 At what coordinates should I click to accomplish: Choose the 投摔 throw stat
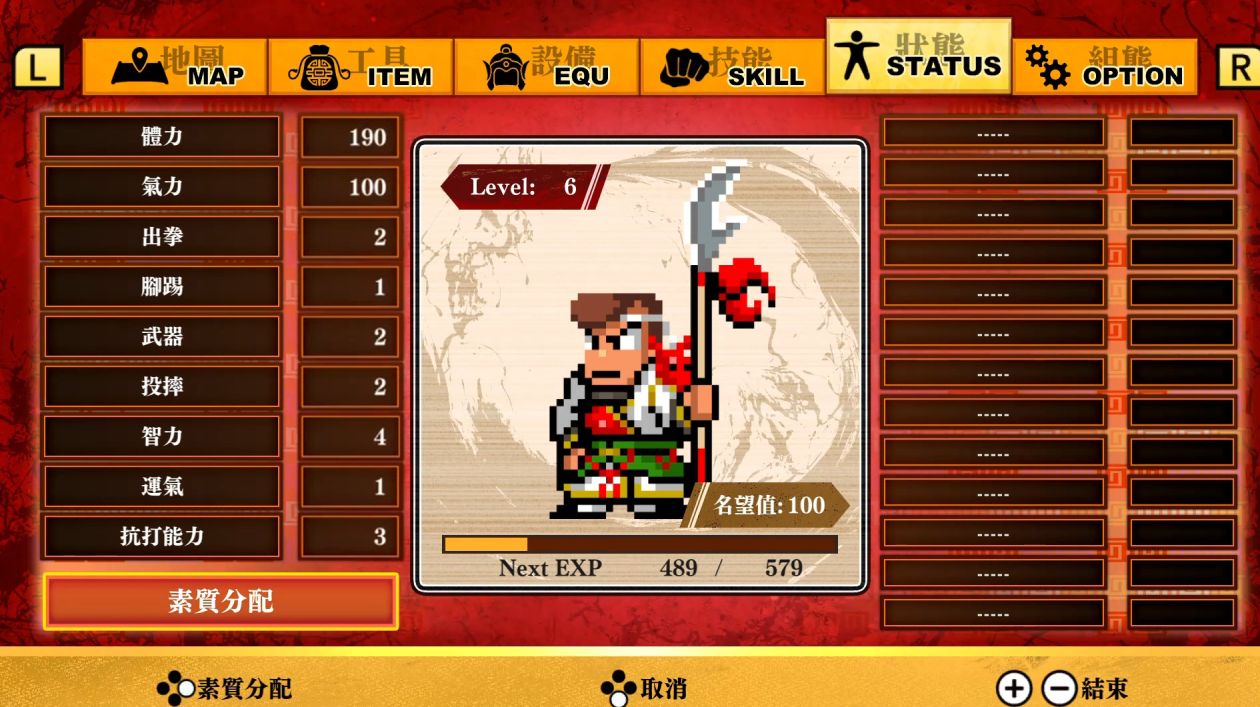[162, 387]
